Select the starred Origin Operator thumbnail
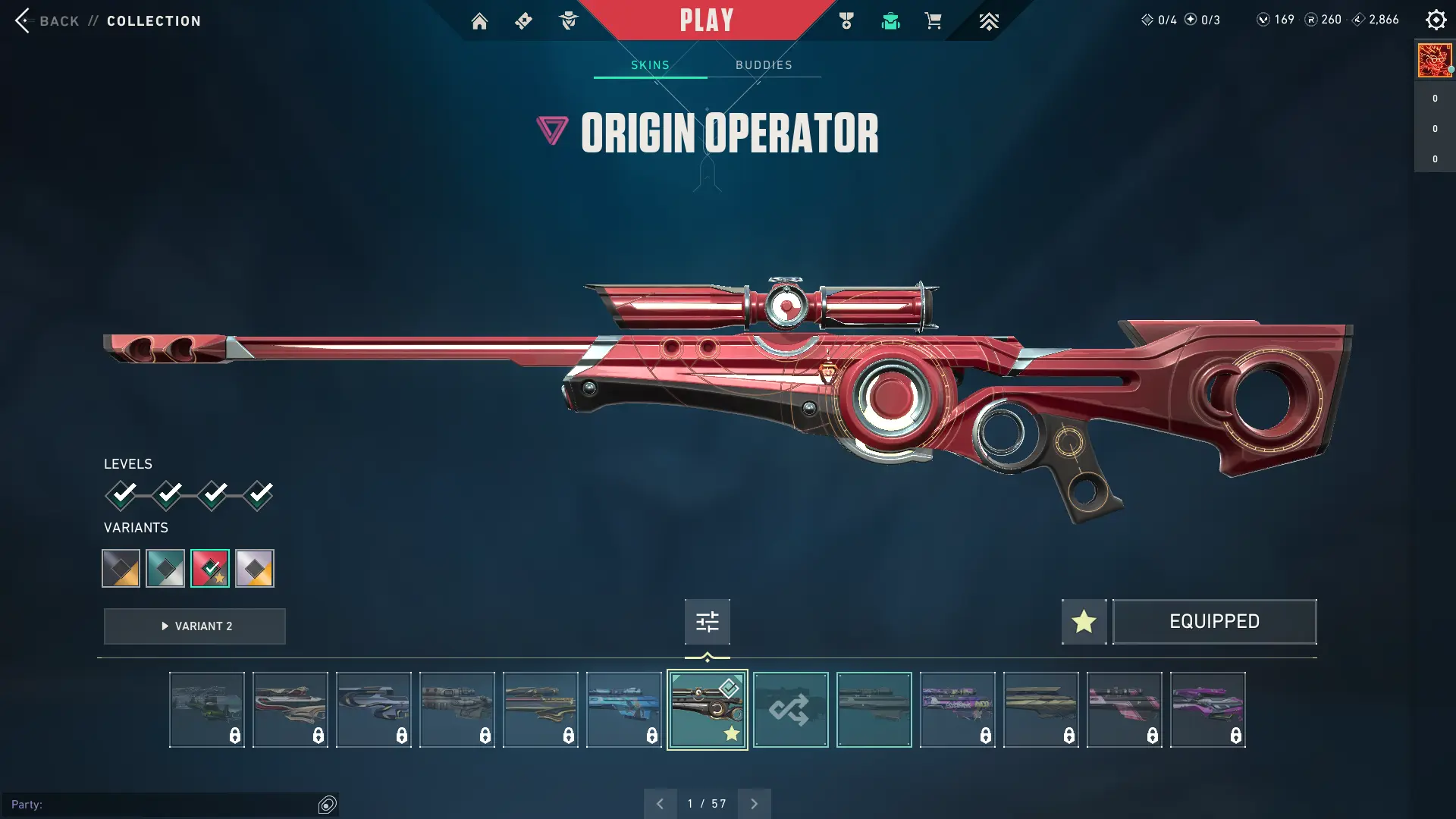This screenshot has width=1456, height=819. click(x=707, y=710)
